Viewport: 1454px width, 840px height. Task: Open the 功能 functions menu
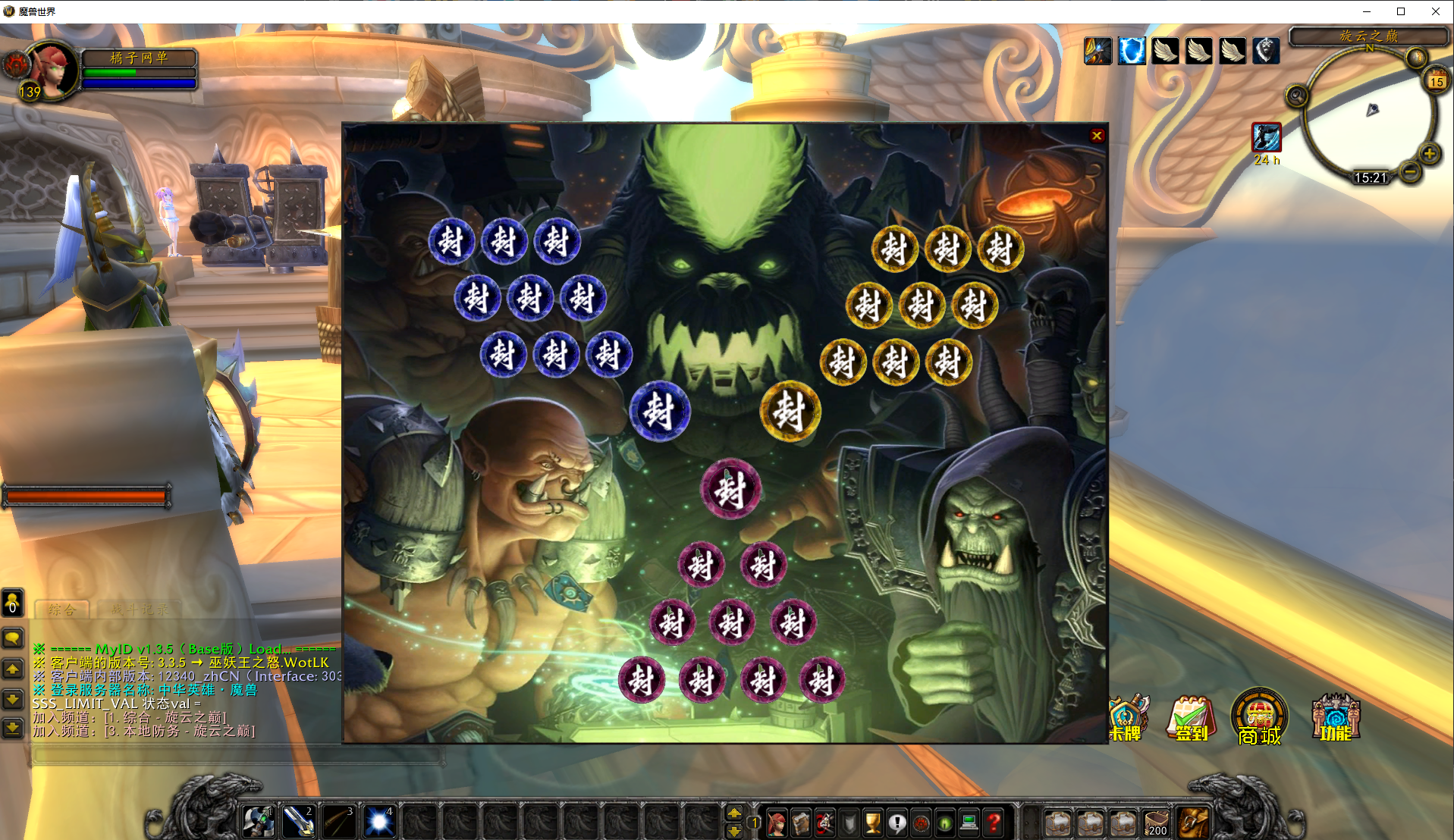click(x=1336, y=717)
